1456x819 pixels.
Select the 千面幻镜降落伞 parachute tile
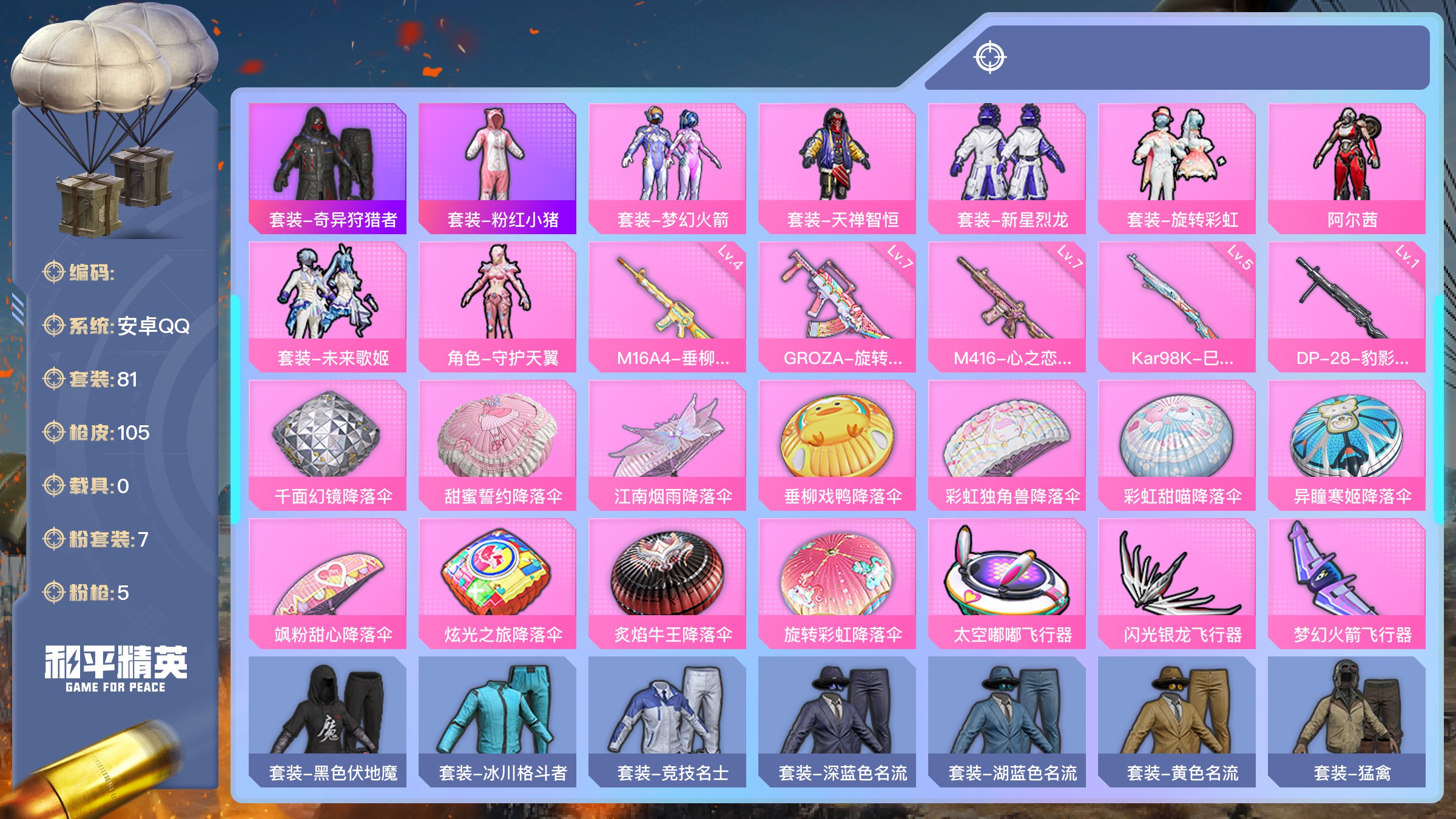(x=328, y=445)
